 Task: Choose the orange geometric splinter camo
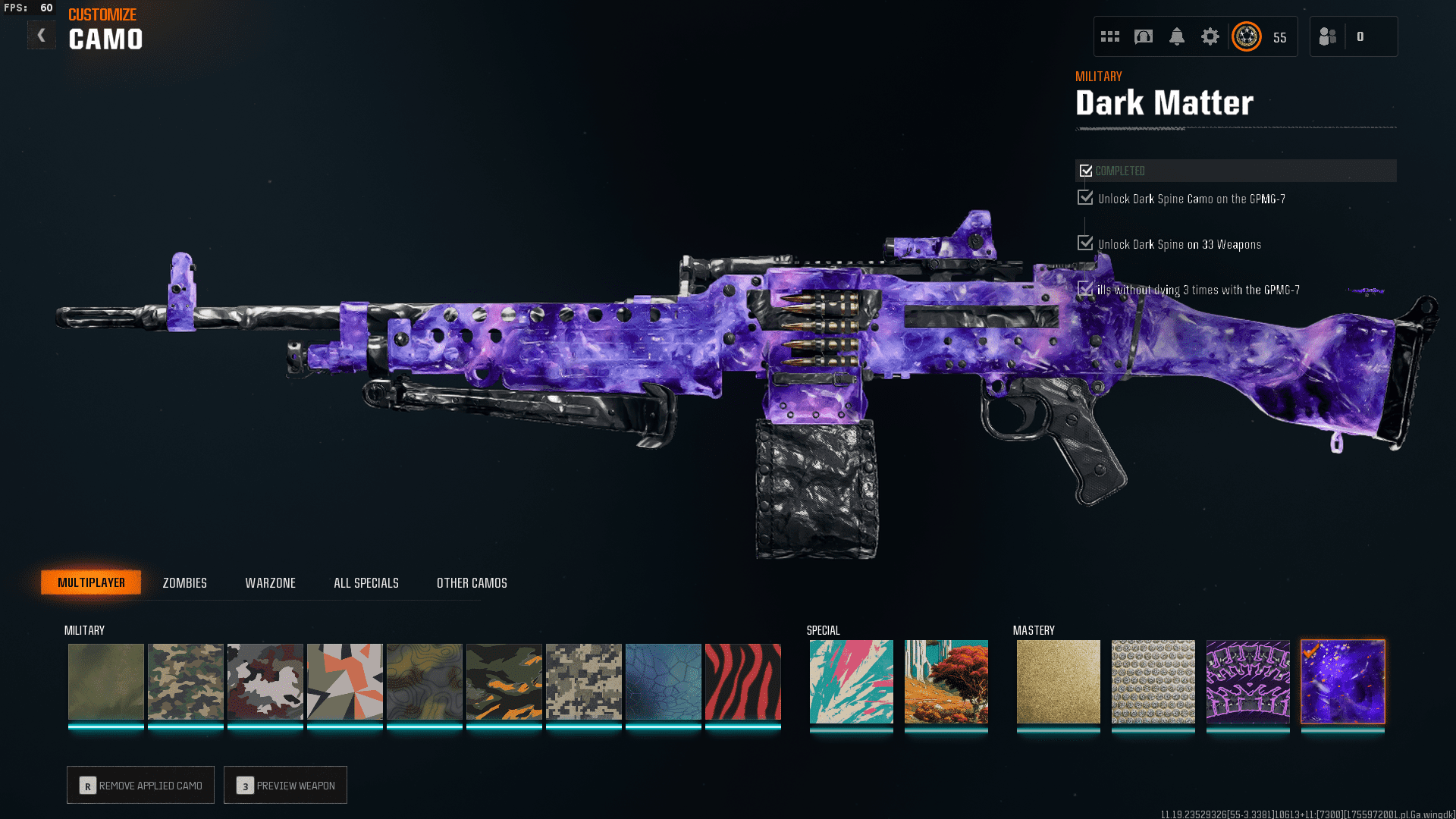click(x=344, y=681)
